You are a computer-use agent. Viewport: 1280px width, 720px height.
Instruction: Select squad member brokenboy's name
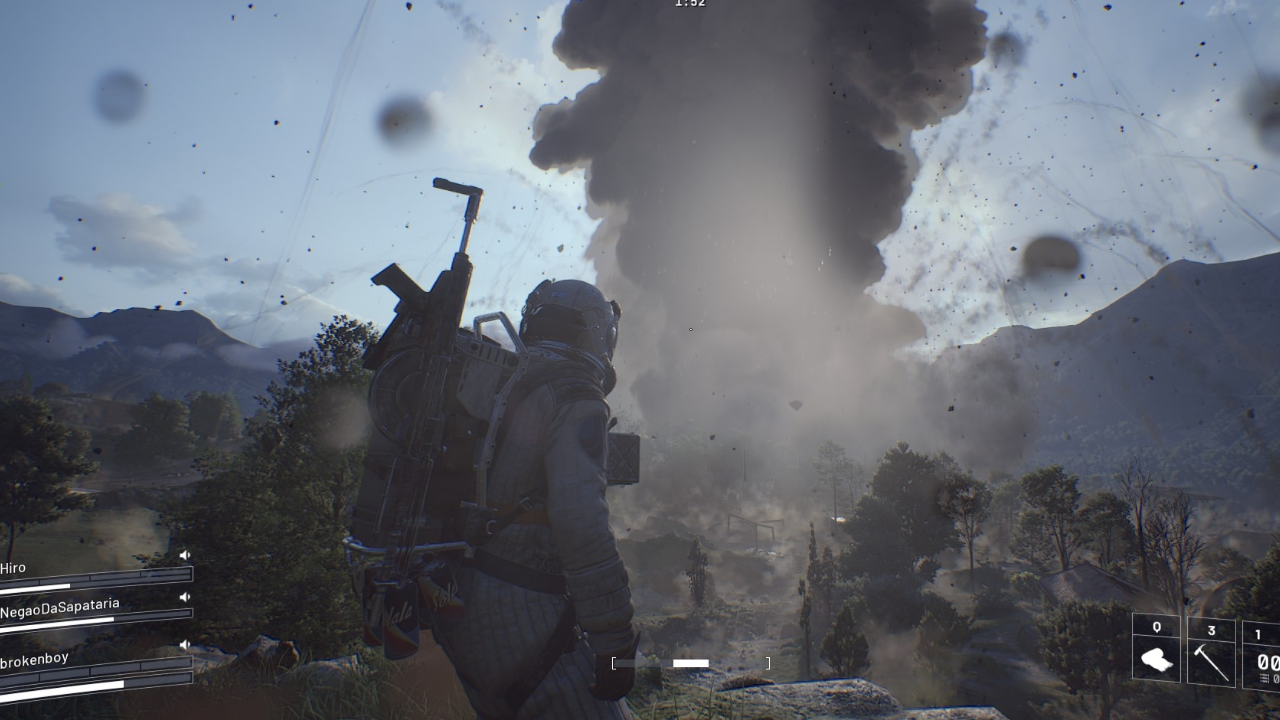[35, 660]
